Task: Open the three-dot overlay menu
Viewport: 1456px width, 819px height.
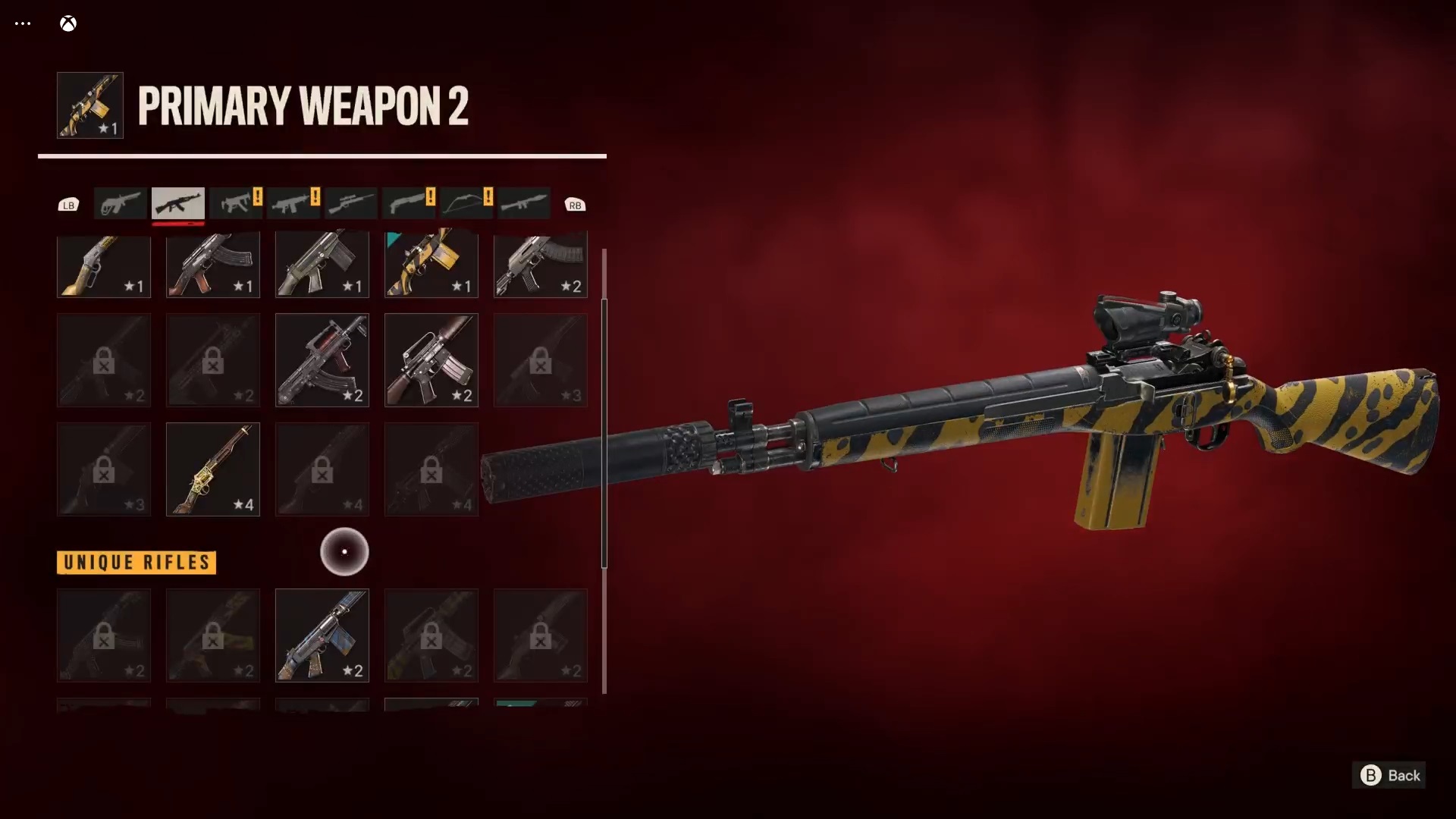Action: click(x=23, y=24)
